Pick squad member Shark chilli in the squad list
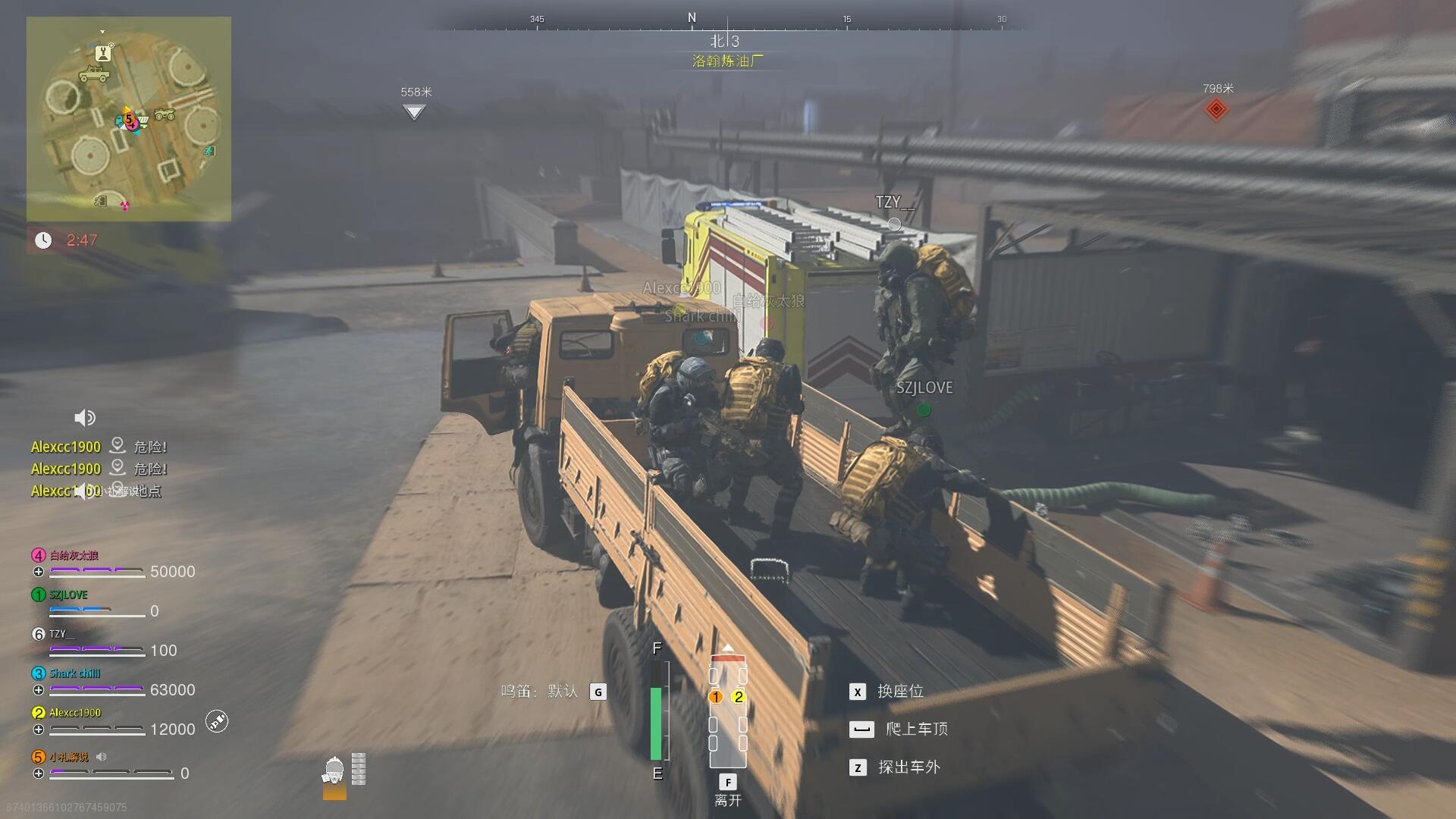 click(x=74, y=673)
